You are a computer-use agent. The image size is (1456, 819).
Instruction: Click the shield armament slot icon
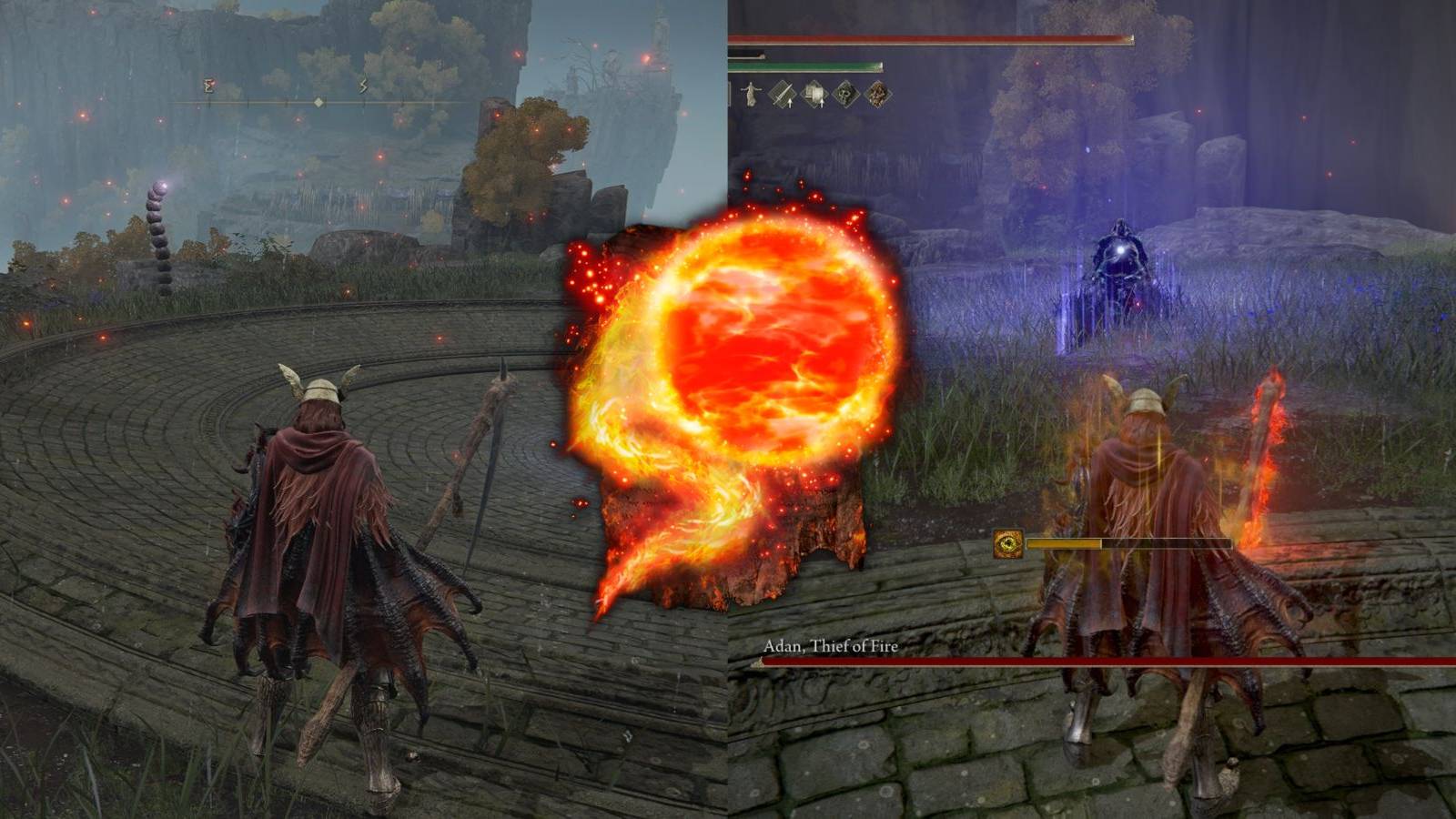click(814, 93)
